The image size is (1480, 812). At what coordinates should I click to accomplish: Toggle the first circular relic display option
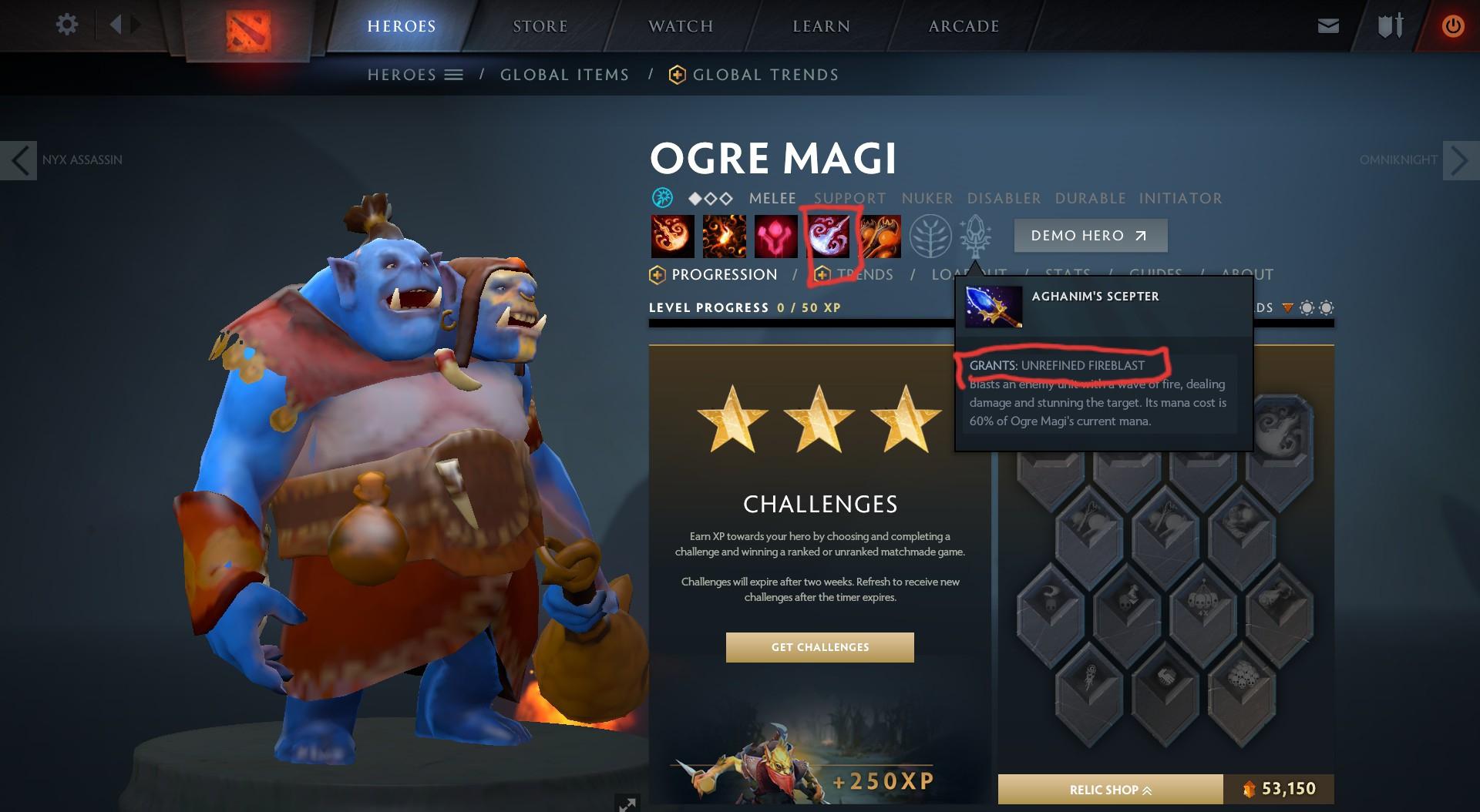click(x=1307, y=308)
